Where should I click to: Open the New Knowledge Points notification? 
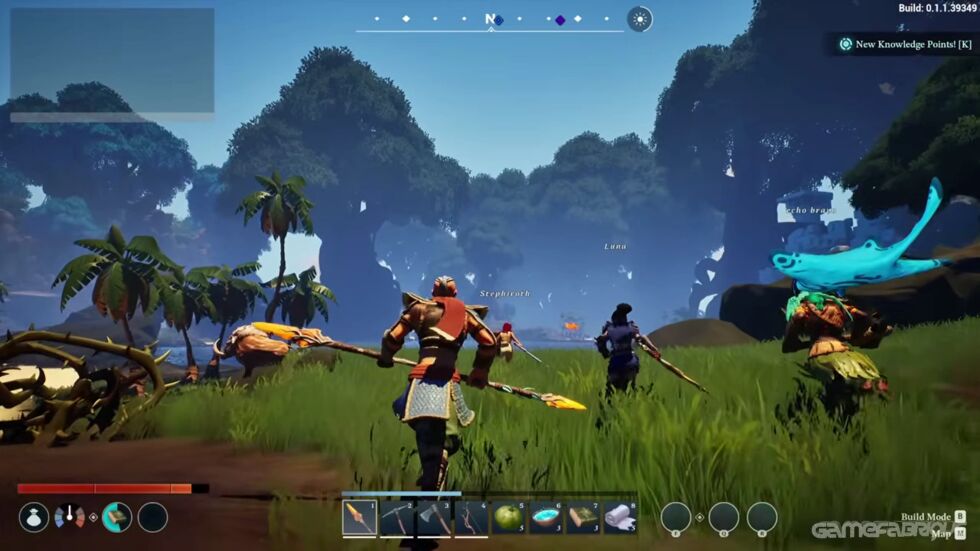tap(905, 44)
